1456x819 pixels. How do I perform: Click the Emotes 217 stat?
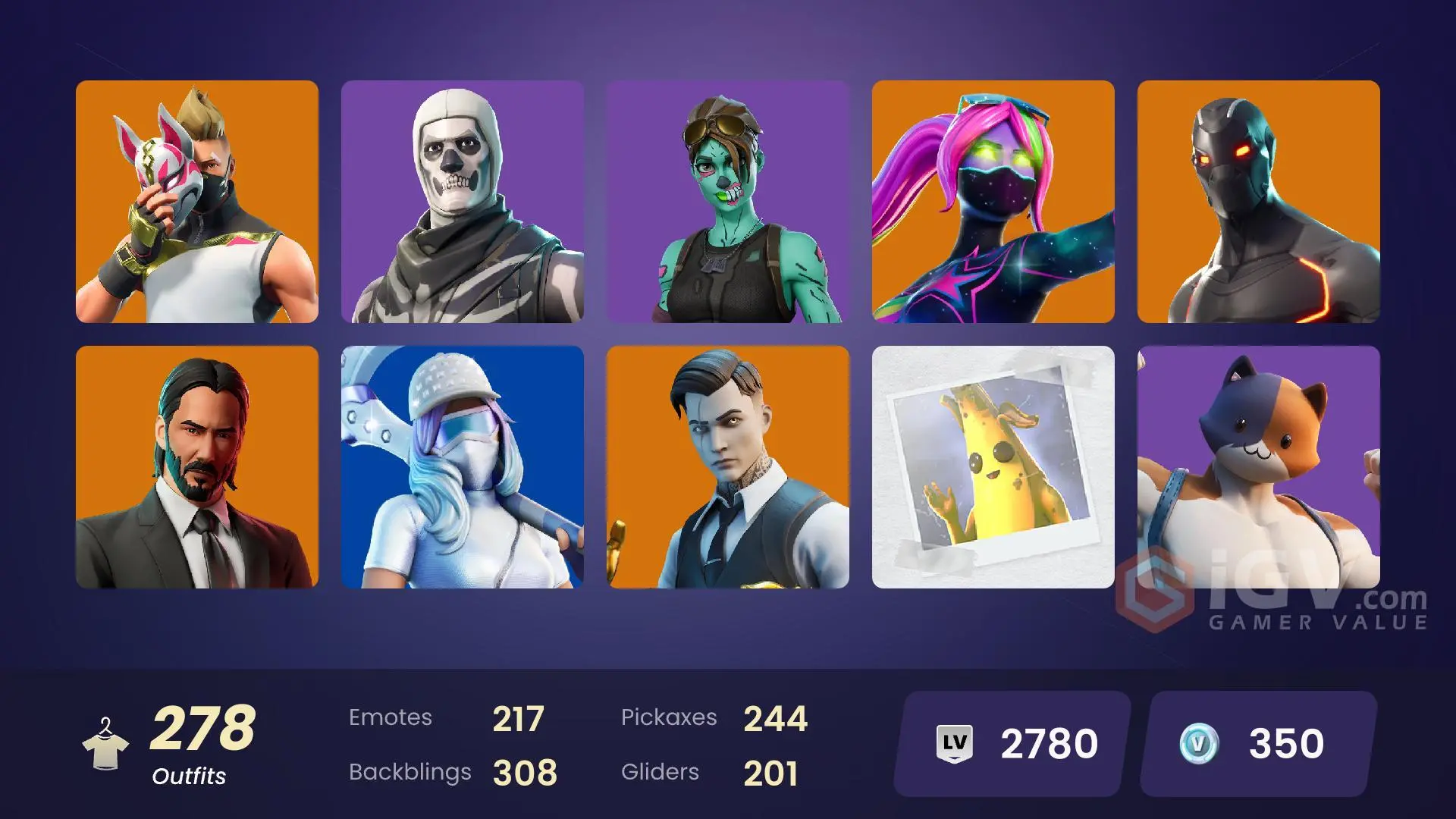447,717
